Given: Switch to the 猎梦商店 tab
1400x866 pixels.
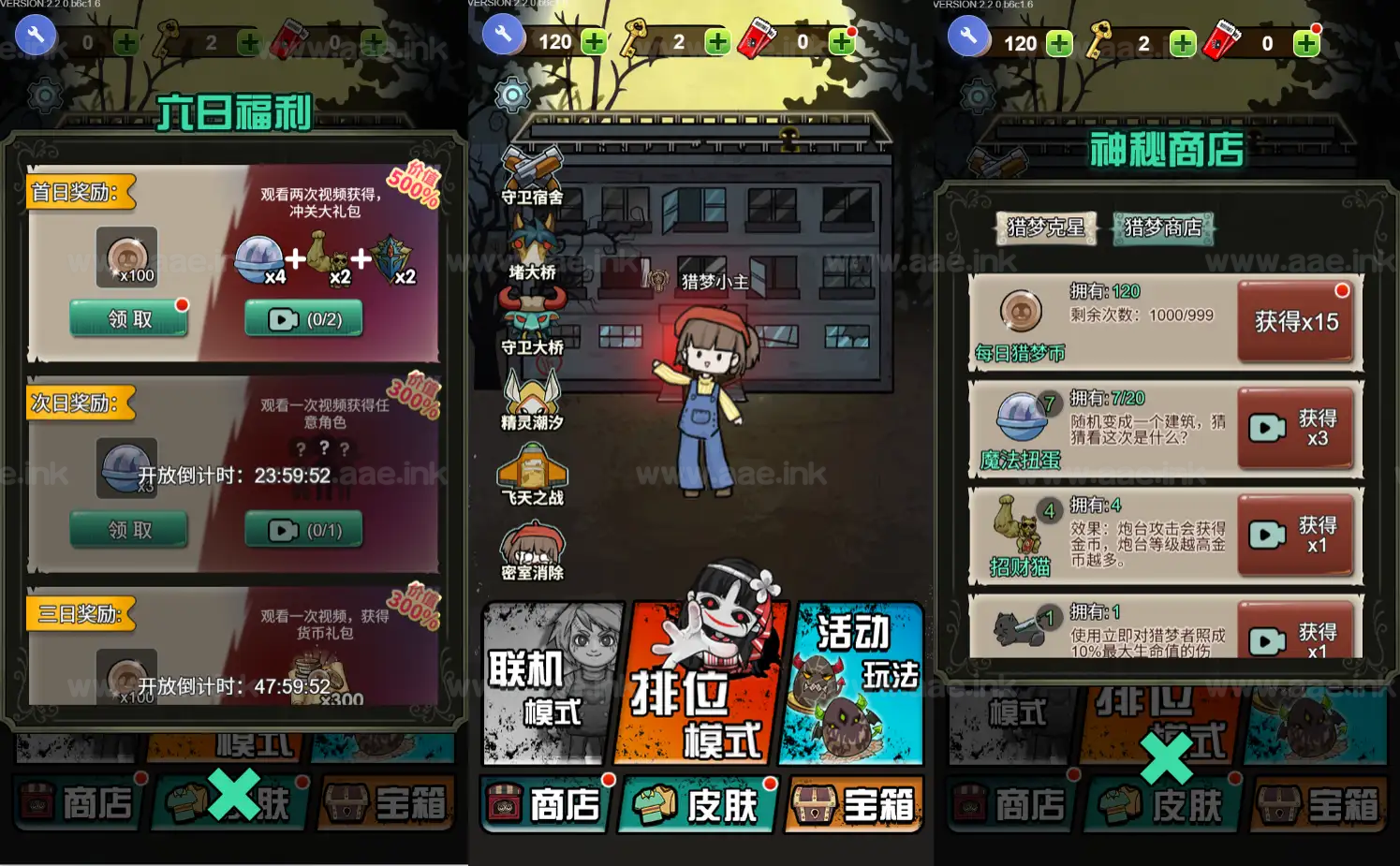Looking at the screenshot, I should pyautogui.click(x=1162, y=228).
